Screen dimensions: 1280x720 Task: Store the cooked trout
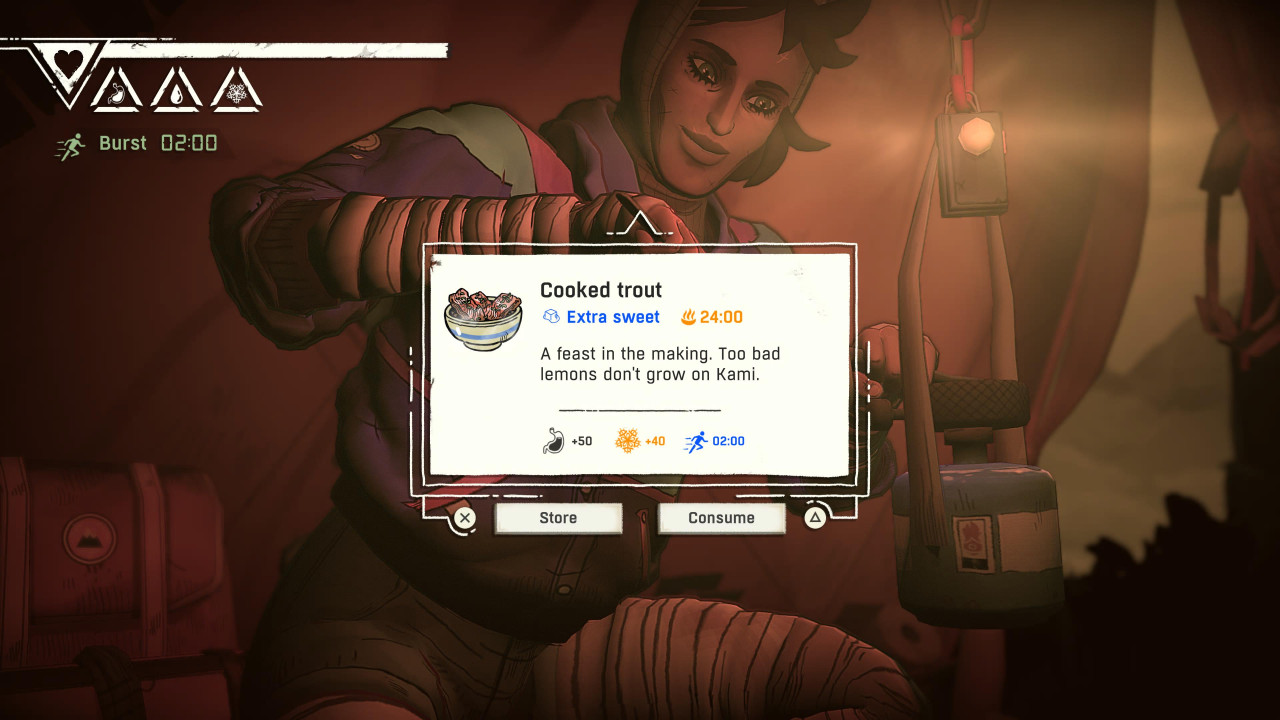tap(558, 518)
